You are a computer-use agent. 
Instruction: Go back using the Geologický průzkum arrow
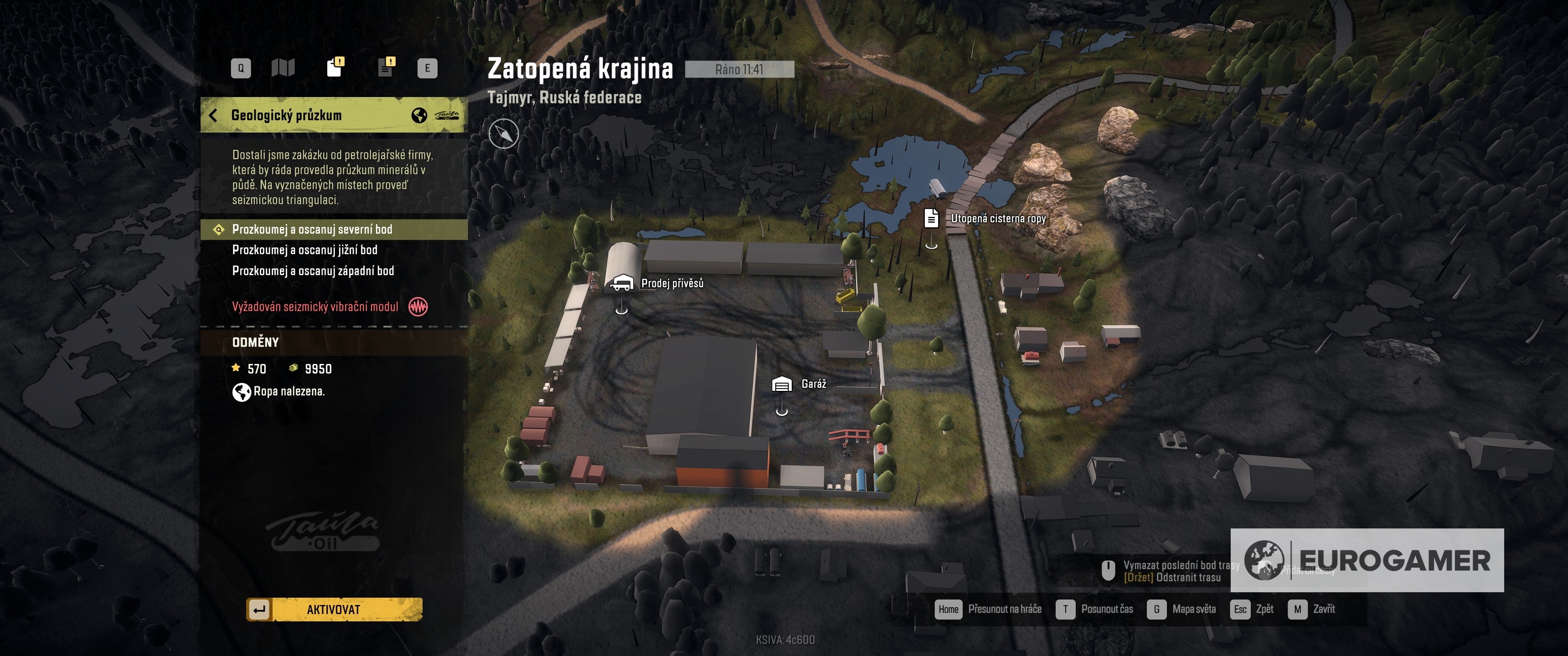point(213,115)
